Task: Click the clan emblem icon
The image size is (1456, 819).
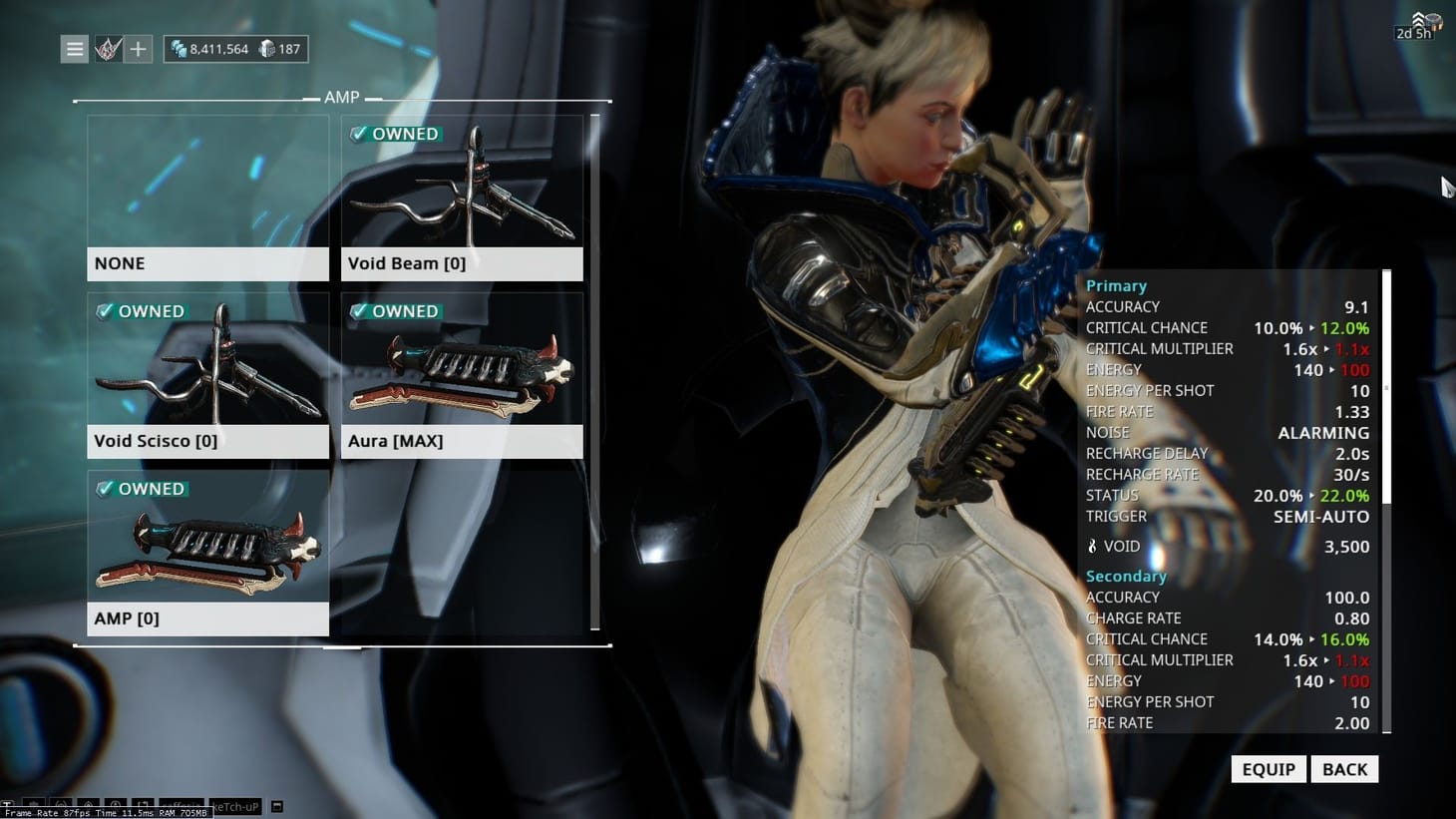Action: coord(106,48)
